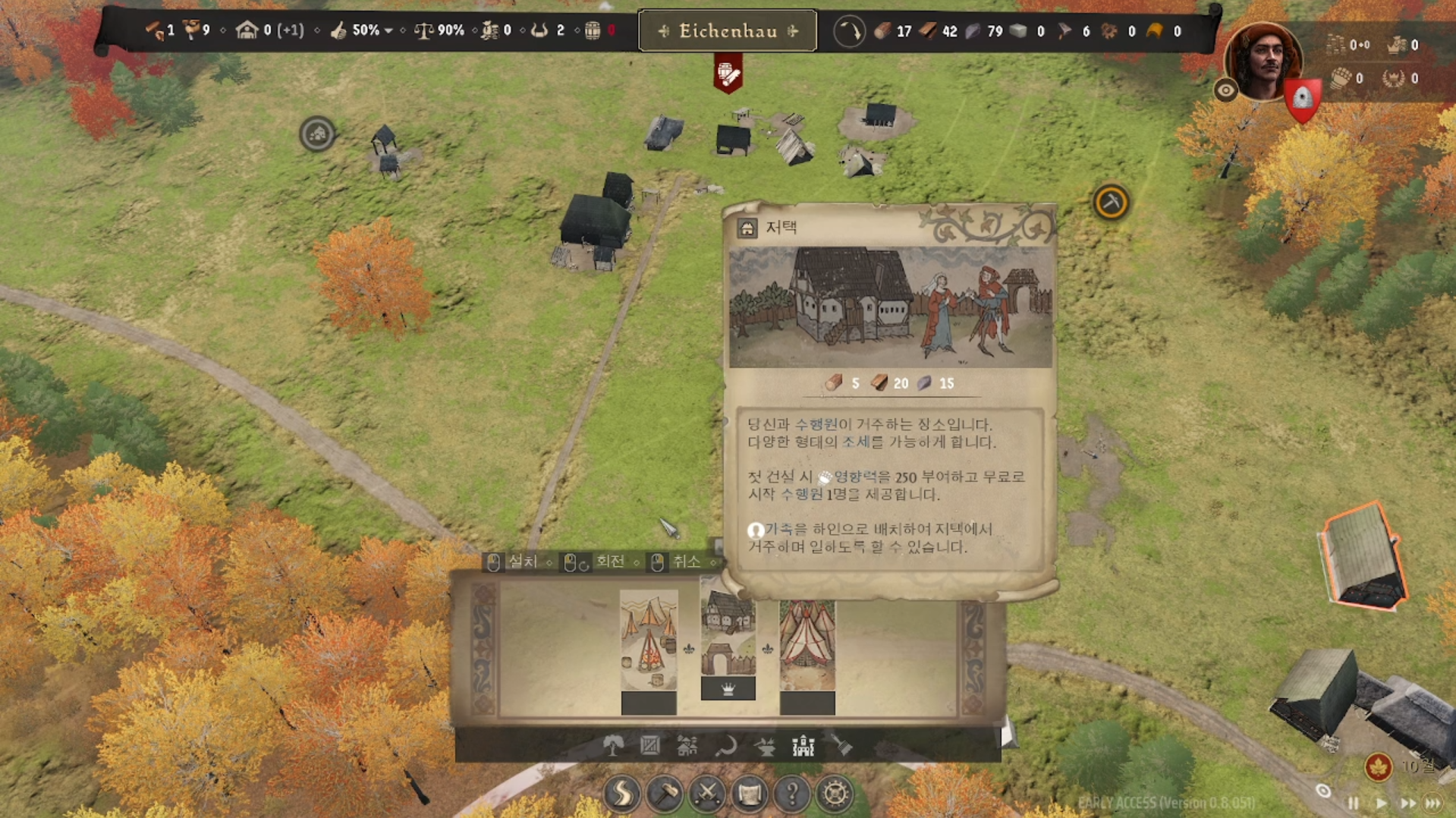Open the anvil industry category
The width and height of the screenshot is (1456, 818).
(765, 747)
